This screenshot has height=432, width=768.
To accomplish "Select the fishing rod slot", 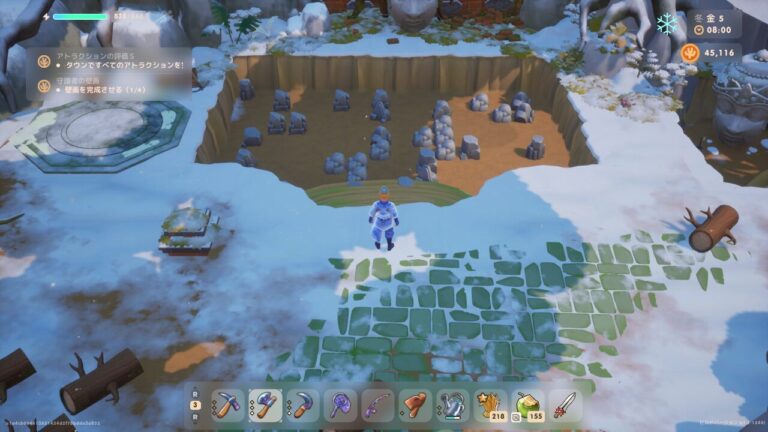I will coord(377,405).
